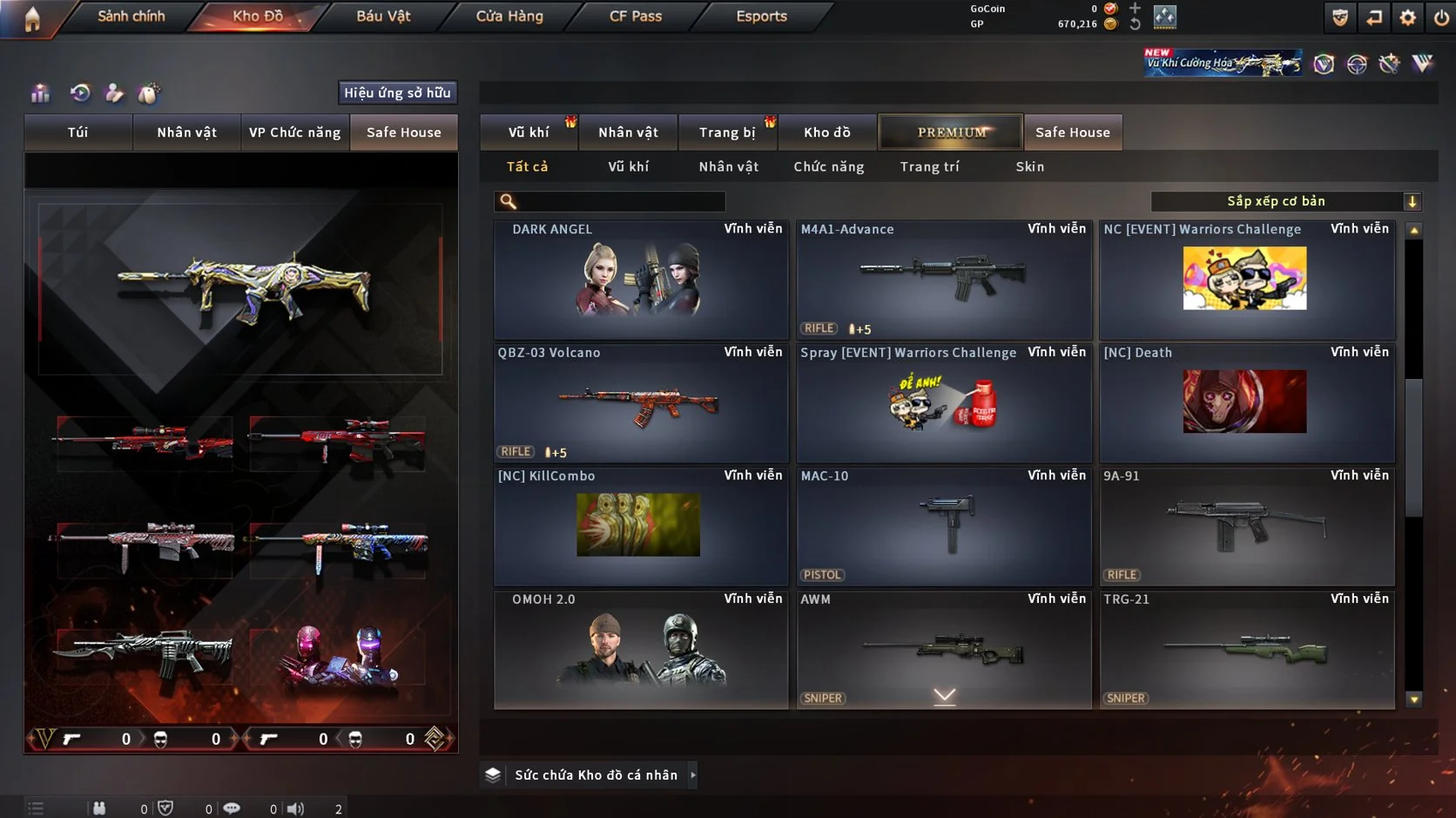
Task: Click the clan shield icon top right
Action: [1341, 17]
